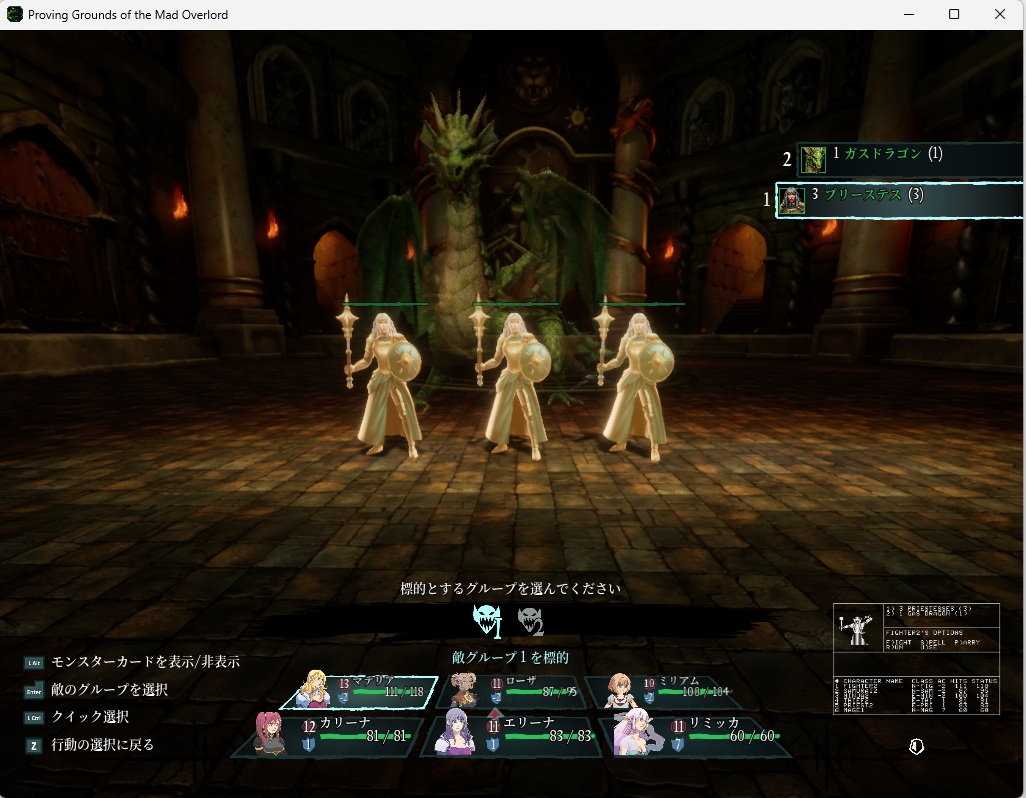Select the プリーステス enemy group row
1026x798 pixels.
898,197
